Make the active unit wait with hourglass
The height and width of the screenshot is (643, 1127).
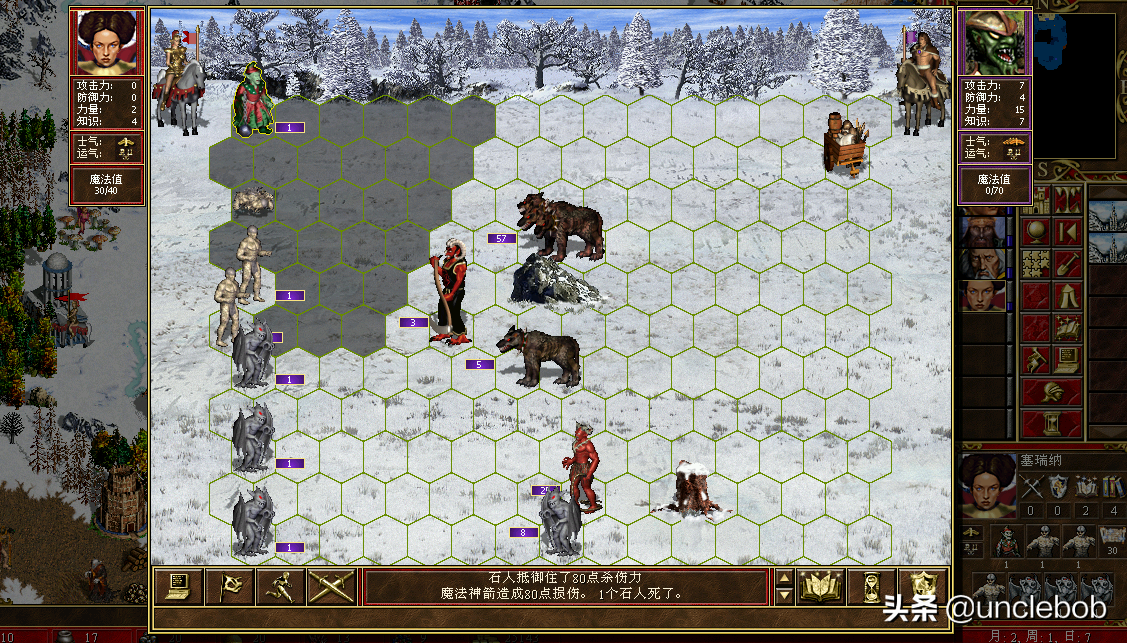(x=871, y=587)
